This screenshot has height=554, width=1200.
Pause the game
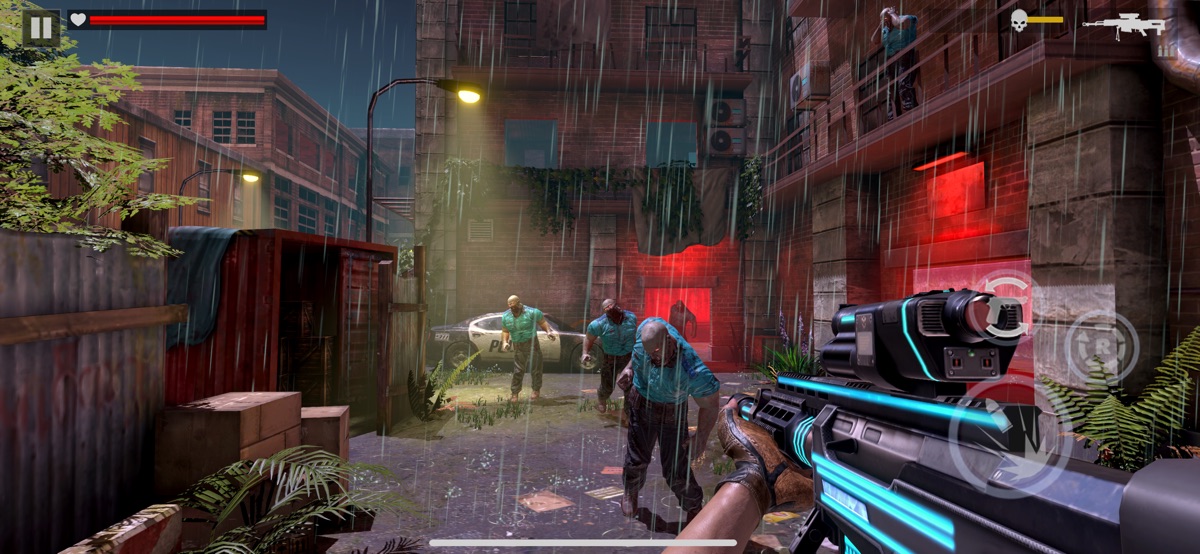pos(41,27)
